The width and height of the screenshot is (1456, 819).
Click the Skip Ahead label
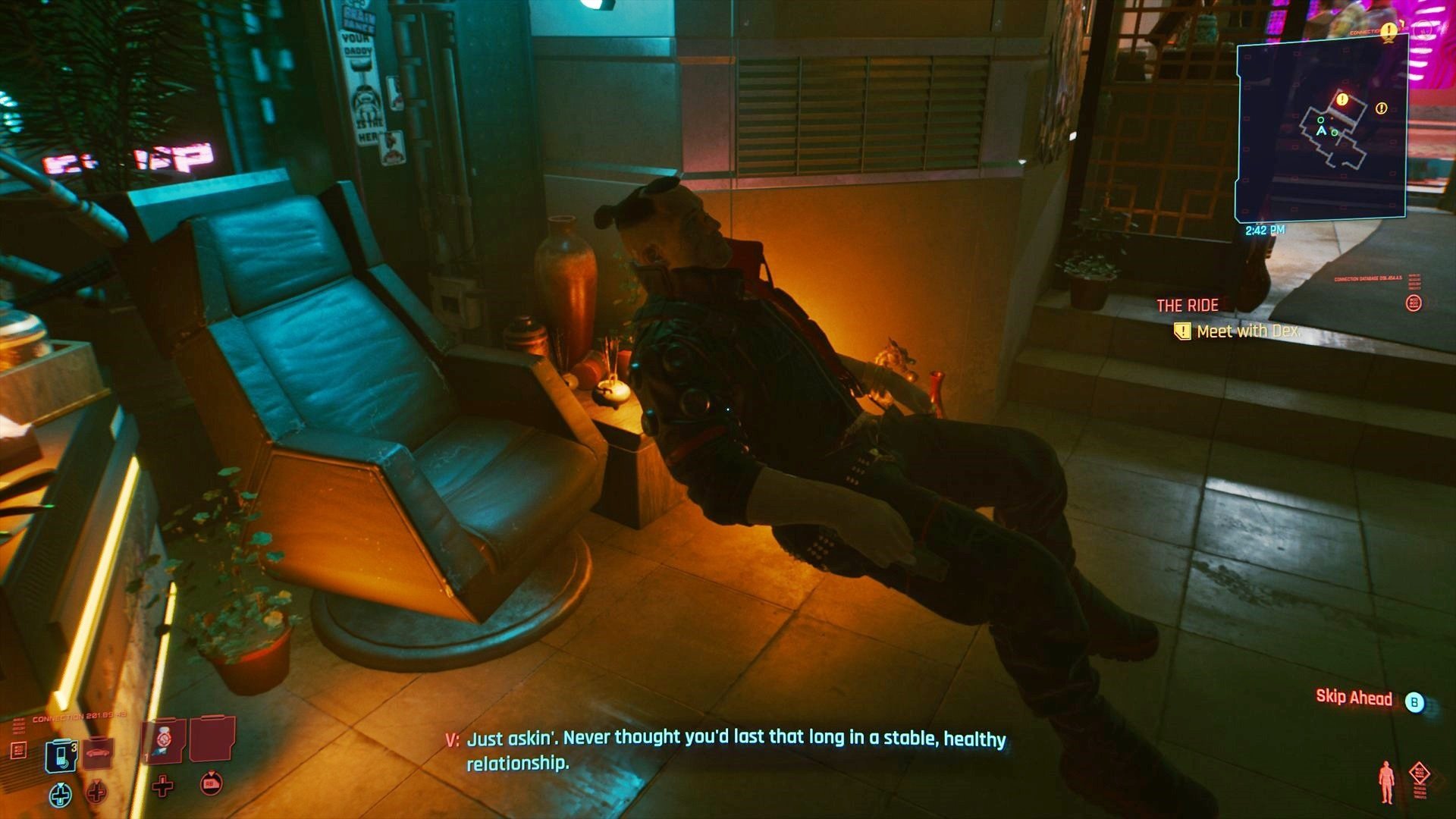[x=1354, y=698]
